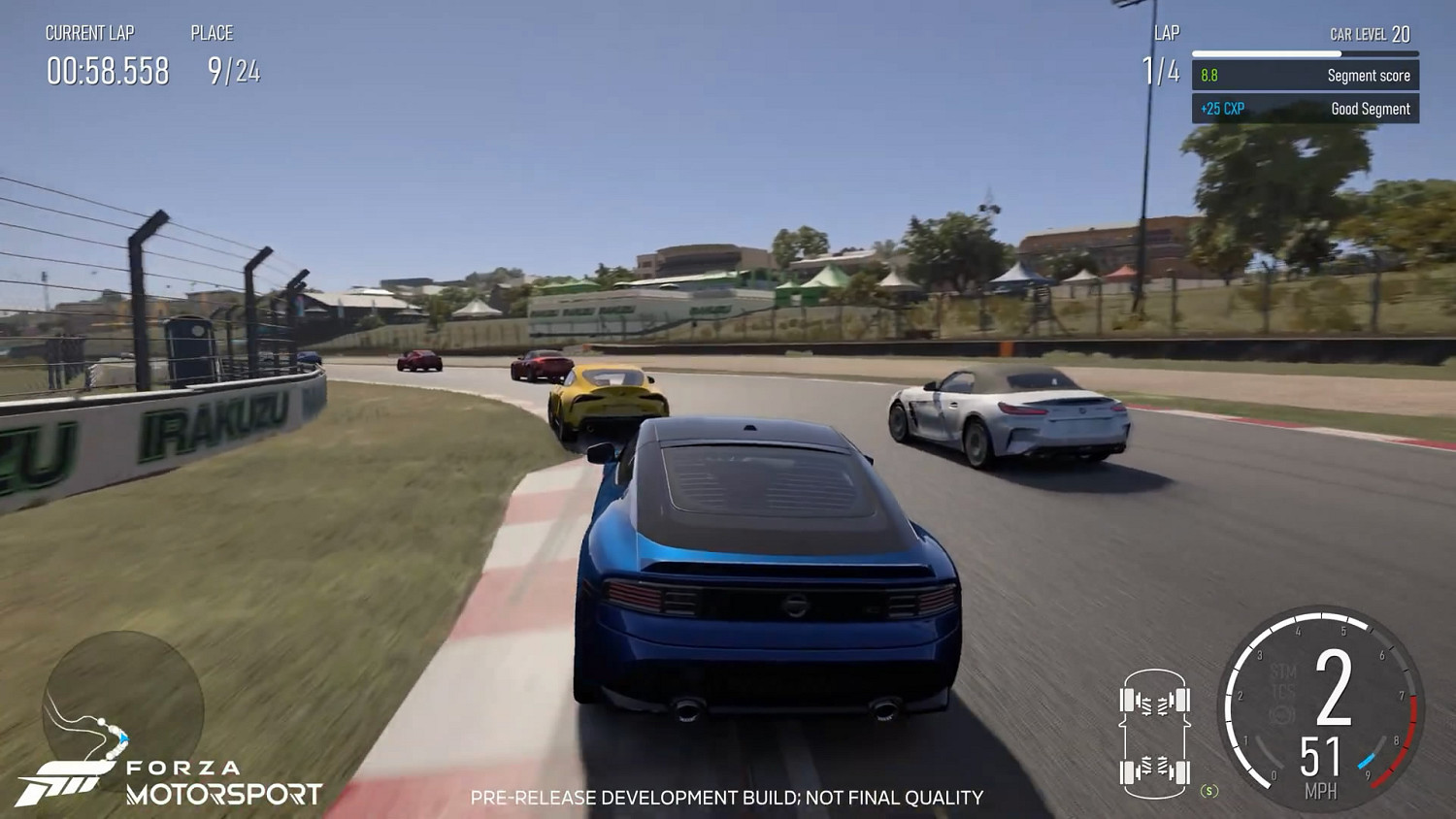Screen dimensions: 1456x819
Task: Click the green (S) suspension indicator
Action: pyautogui.click(x=1208, y=790)
